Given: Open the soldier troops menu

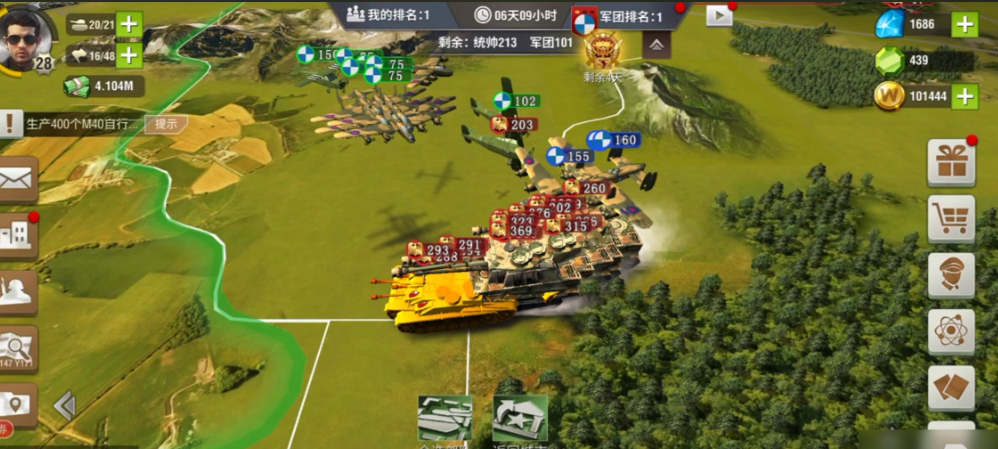Looking at the screenshot, I should click(x=18, y=292).
